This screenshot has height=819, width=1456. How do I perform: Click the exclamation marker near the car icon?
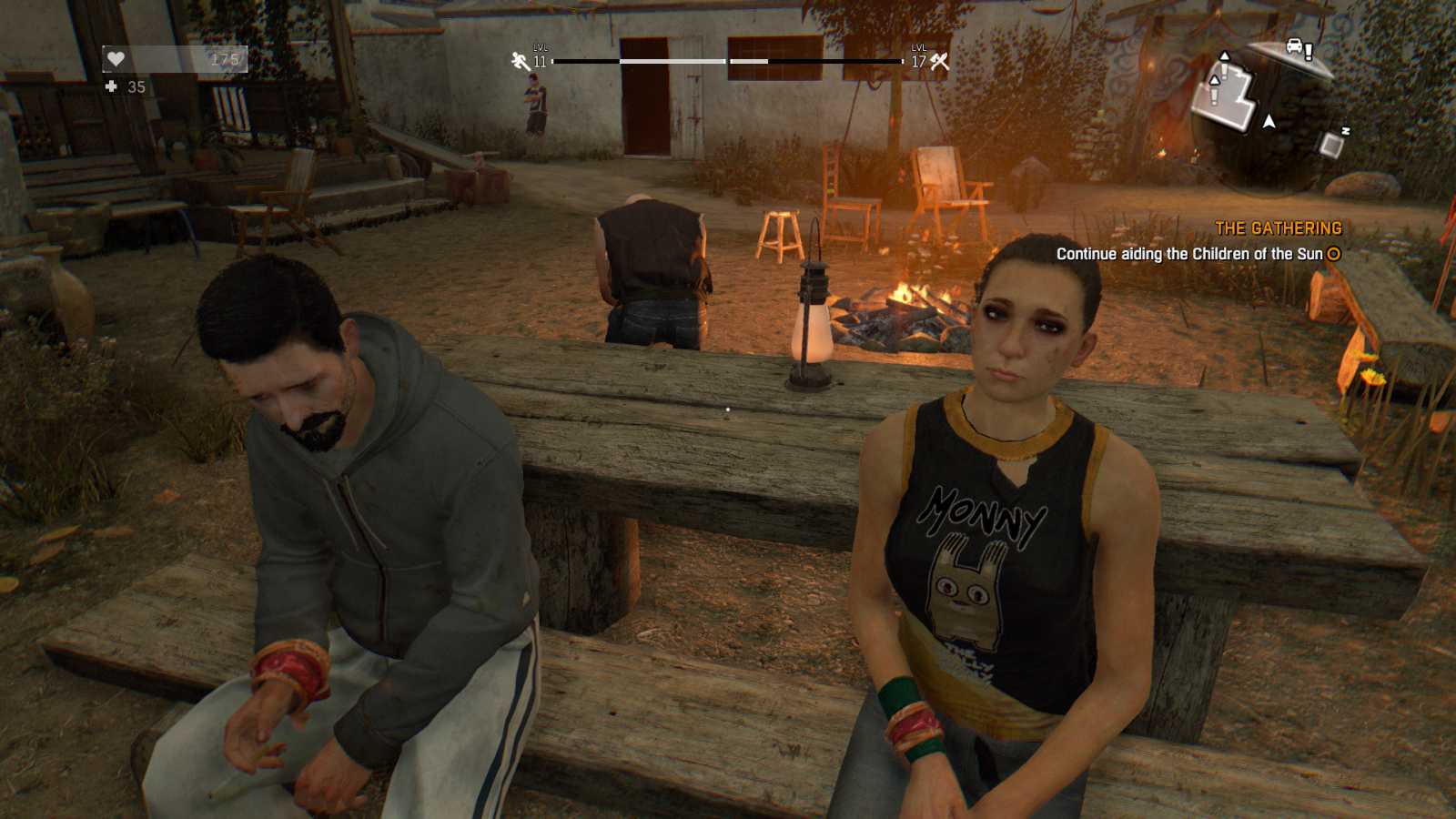[x=1309, y=51]
